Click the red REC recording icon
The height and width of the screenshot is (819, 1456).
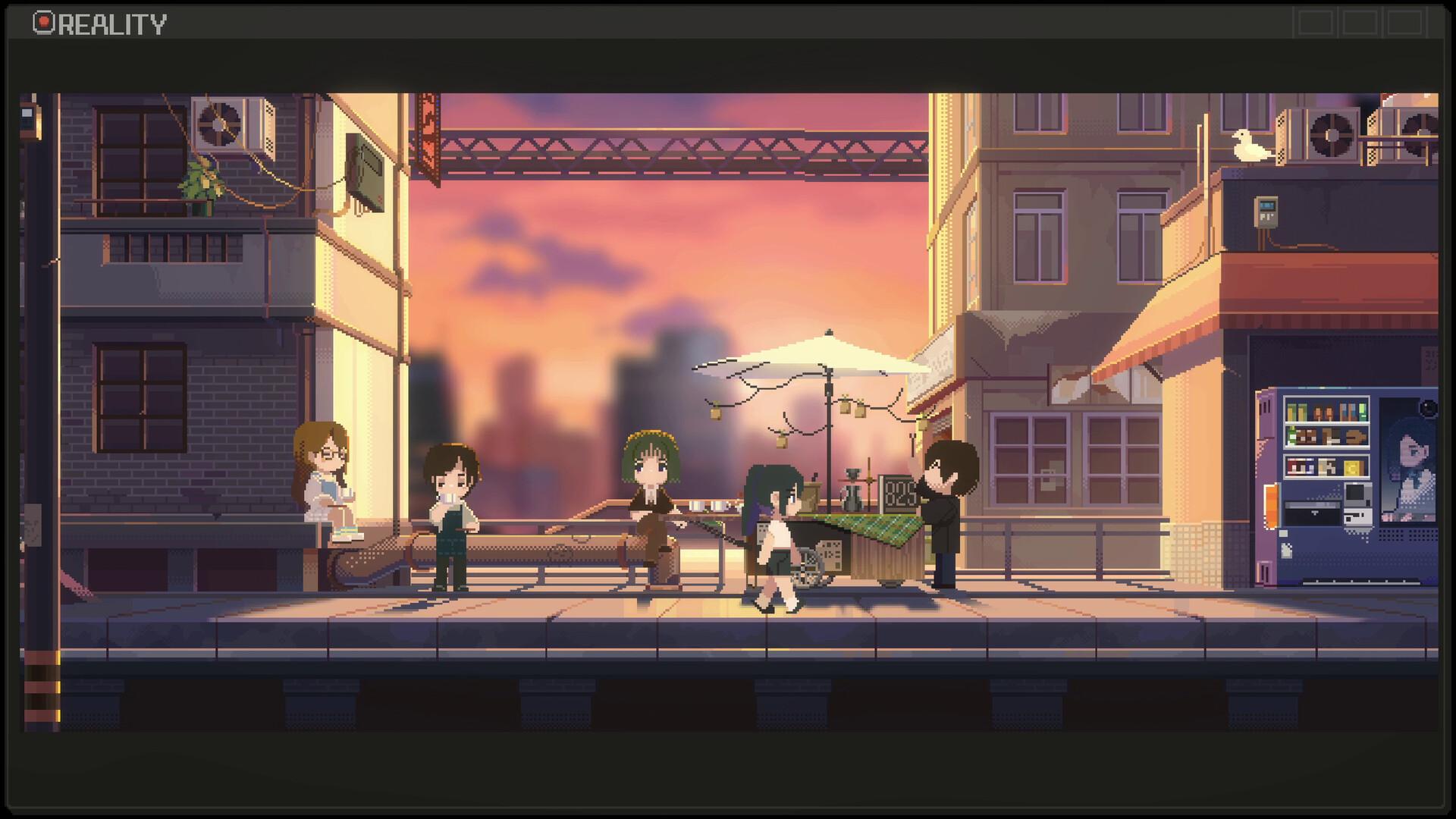(43, 21)
